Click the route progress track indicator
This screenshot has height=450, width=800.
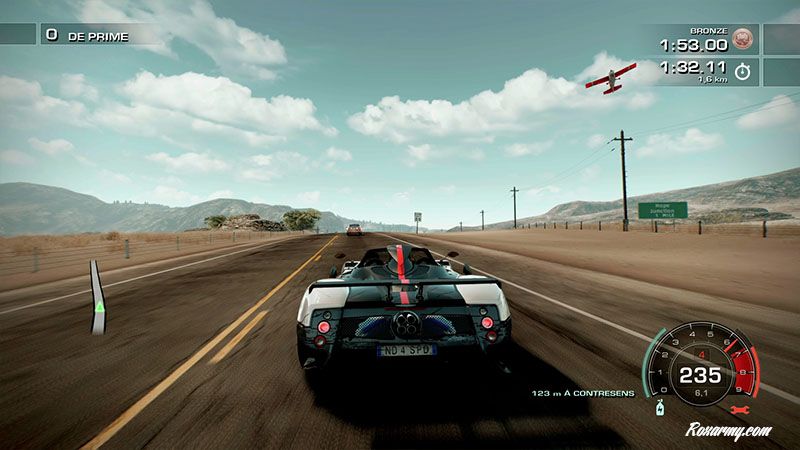(97, 298)
